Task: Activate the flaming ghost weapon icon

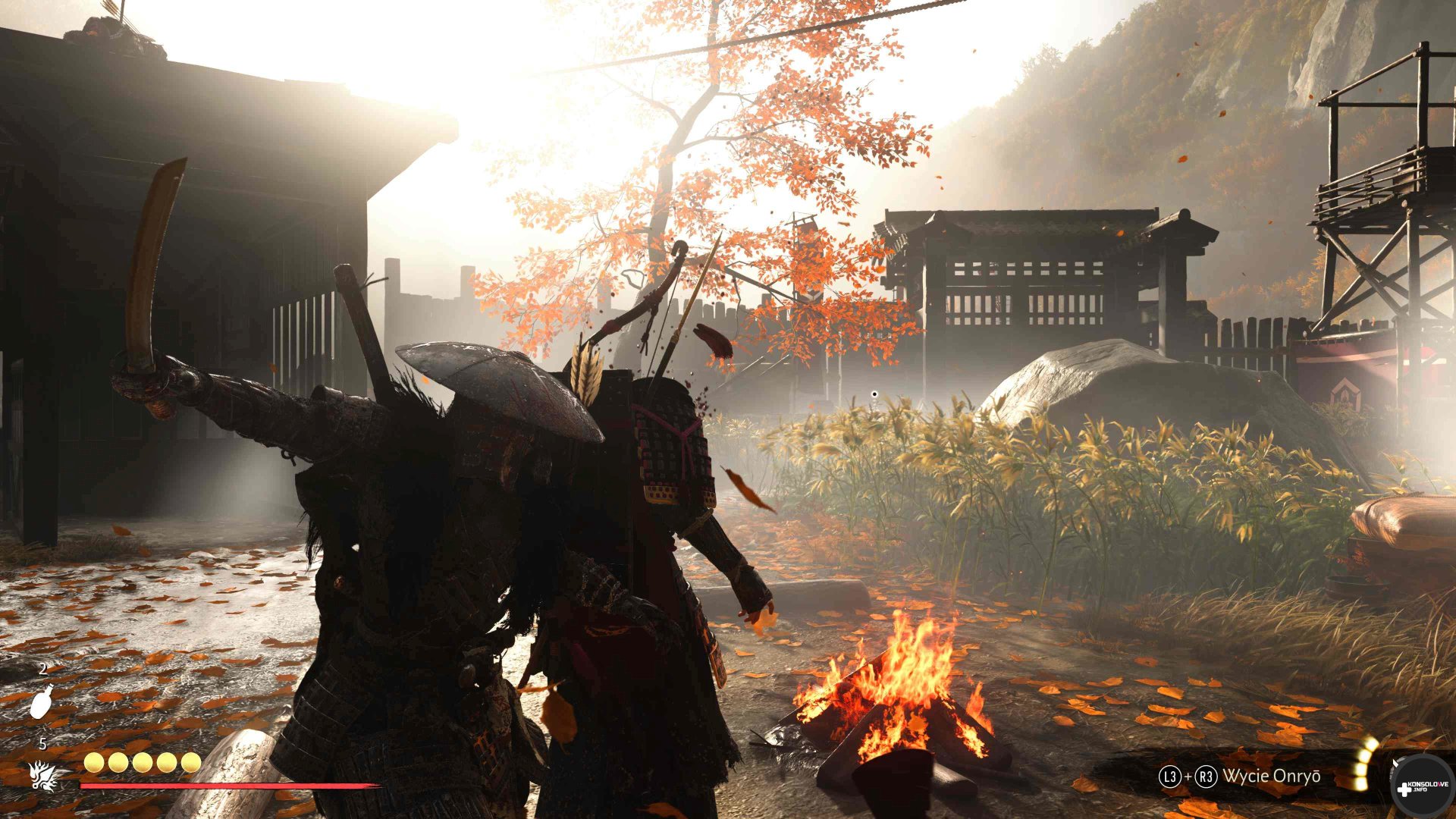Action: [x=43, y=774]
